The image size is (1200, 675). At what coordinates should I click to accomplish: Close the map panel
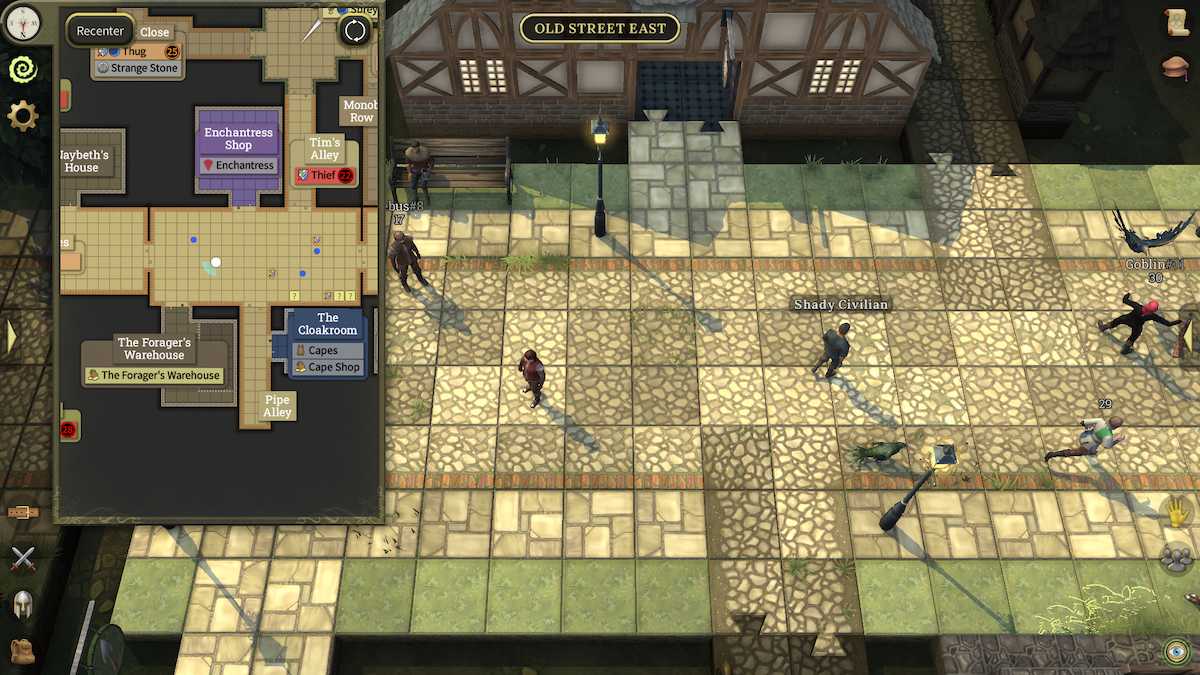point(154,32)
